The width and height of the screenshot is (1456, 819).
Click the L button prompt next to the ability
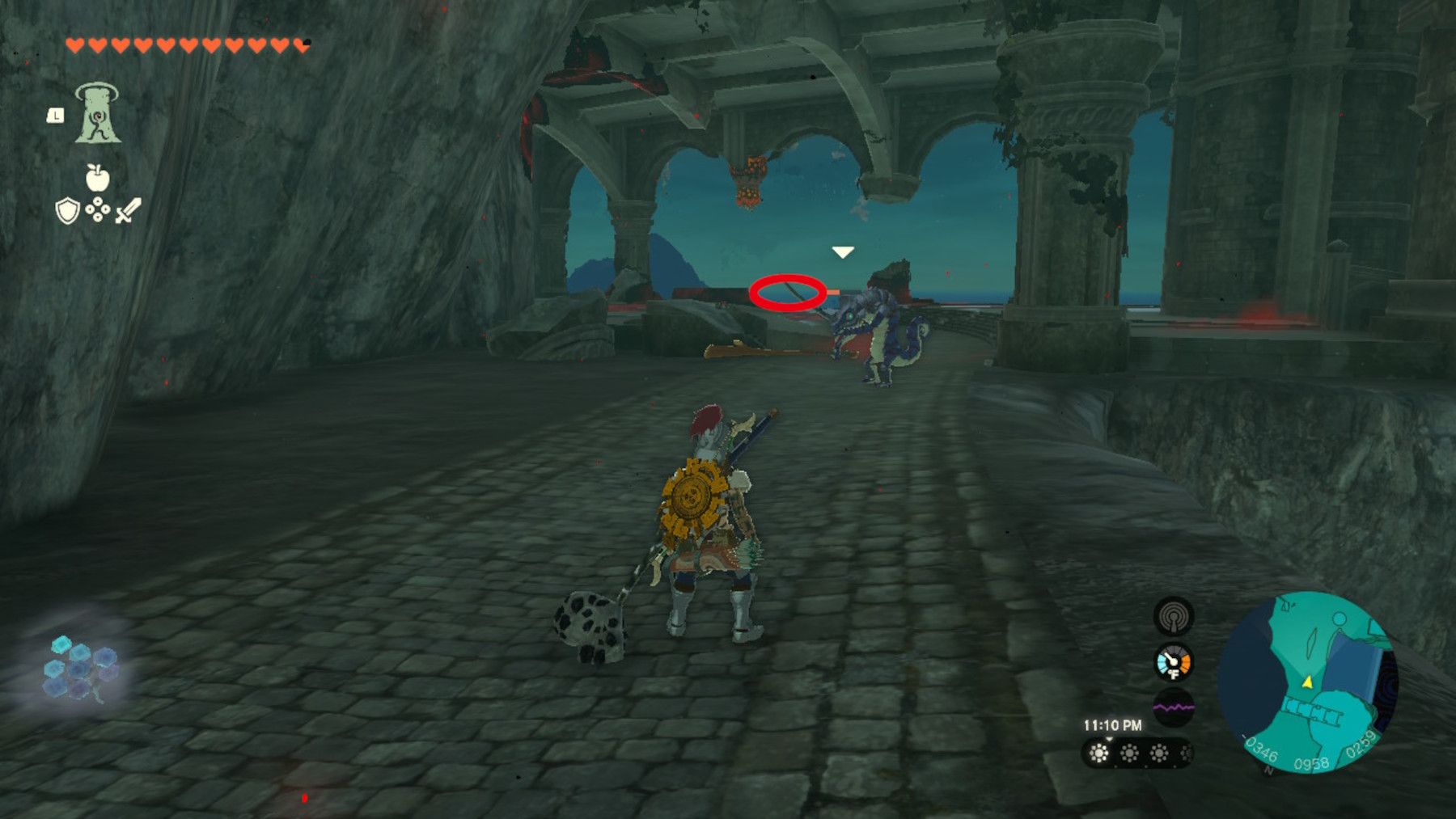[x=56, y=116]
